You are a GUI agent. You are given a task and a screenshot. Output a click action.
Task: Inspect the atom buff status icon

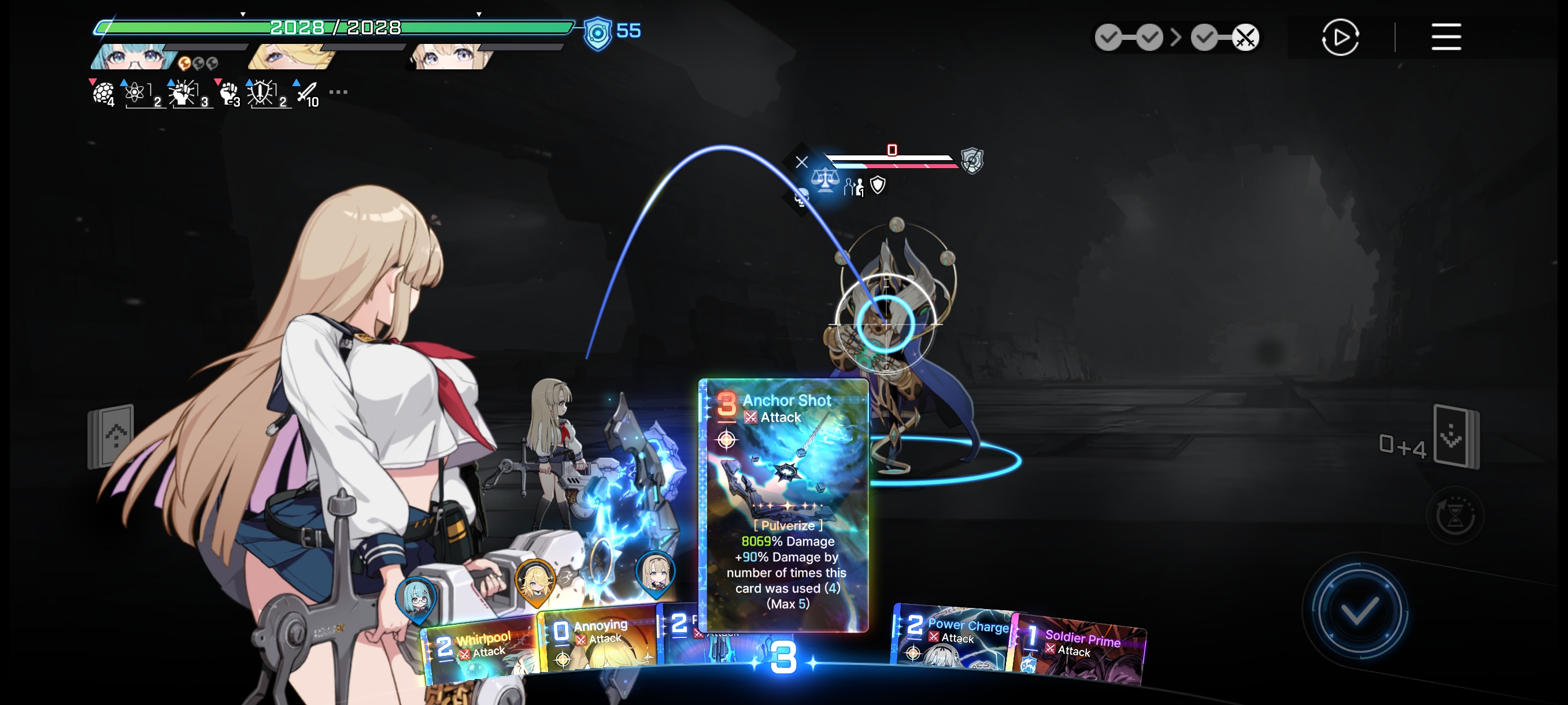click(x=136, y=93)
